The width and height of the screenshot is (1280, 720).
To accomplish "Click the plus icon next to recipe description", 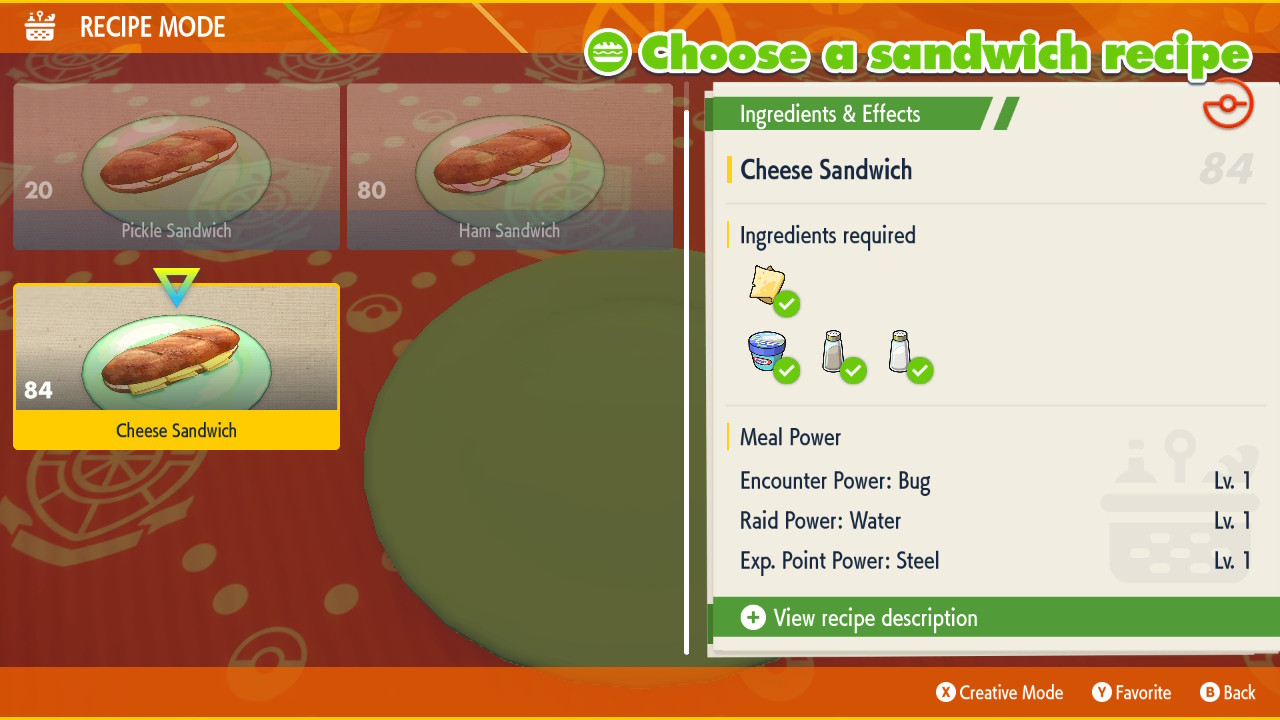I will click(752, 618).
